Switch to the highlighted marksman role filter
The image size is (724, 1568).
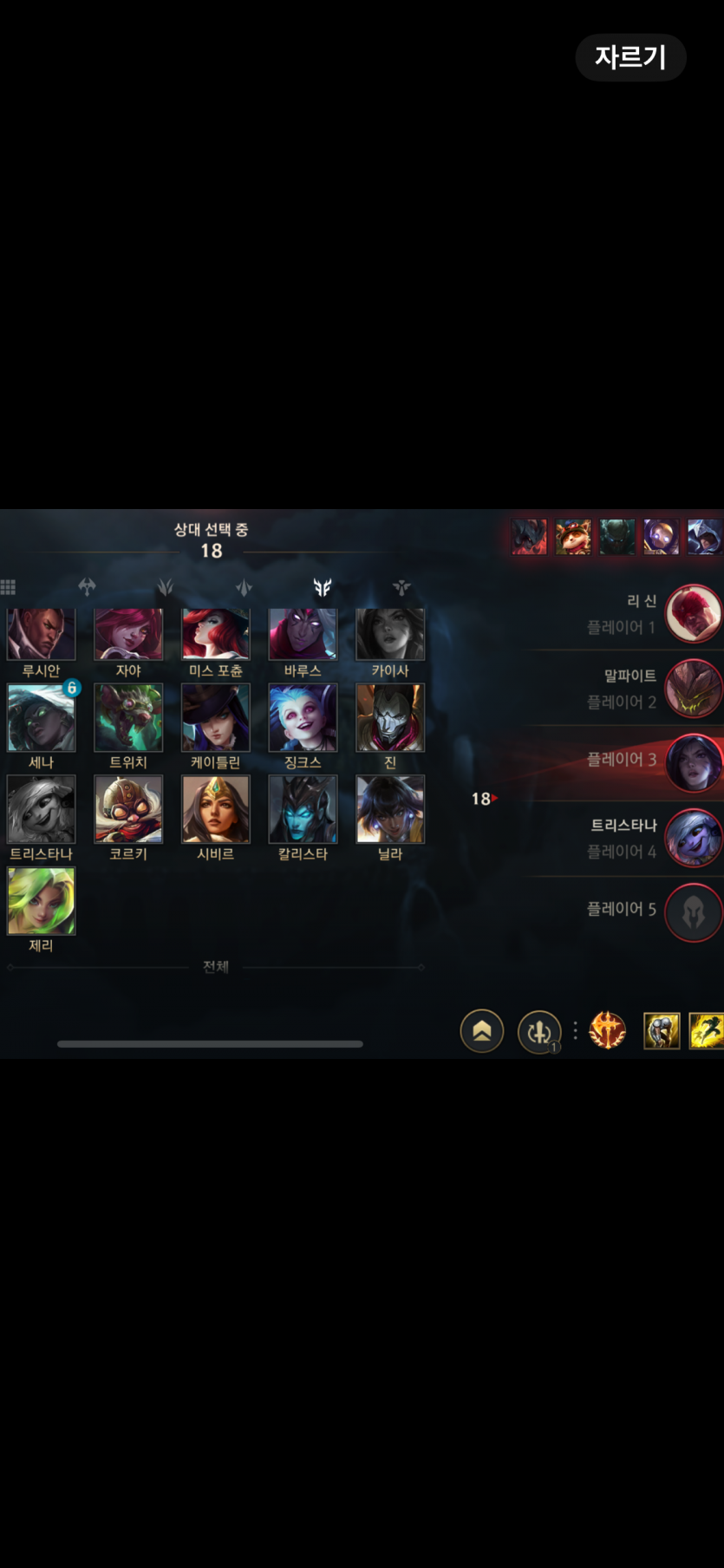(x=323, y=587)
